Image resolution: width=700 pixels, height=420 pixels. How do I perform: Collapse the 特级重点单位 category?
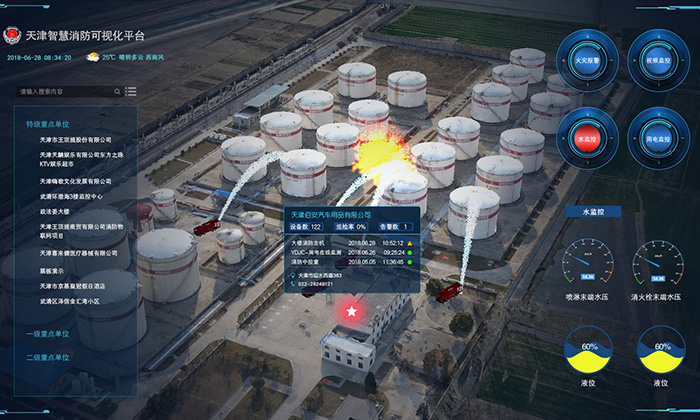coord(49,124)
